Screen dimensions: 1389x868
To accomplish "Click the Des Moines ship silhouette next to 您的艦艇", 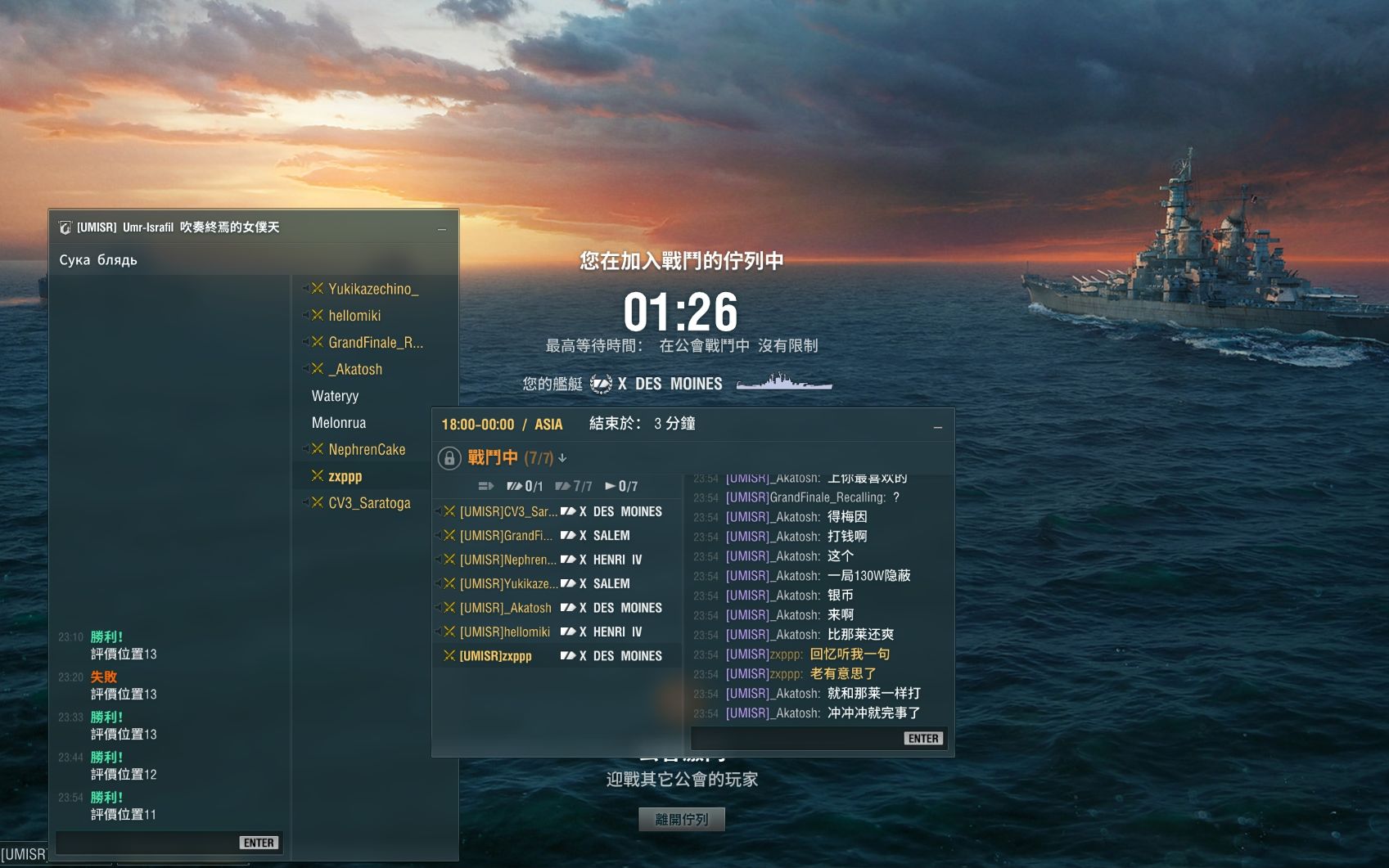I will (x=782, y=382).
